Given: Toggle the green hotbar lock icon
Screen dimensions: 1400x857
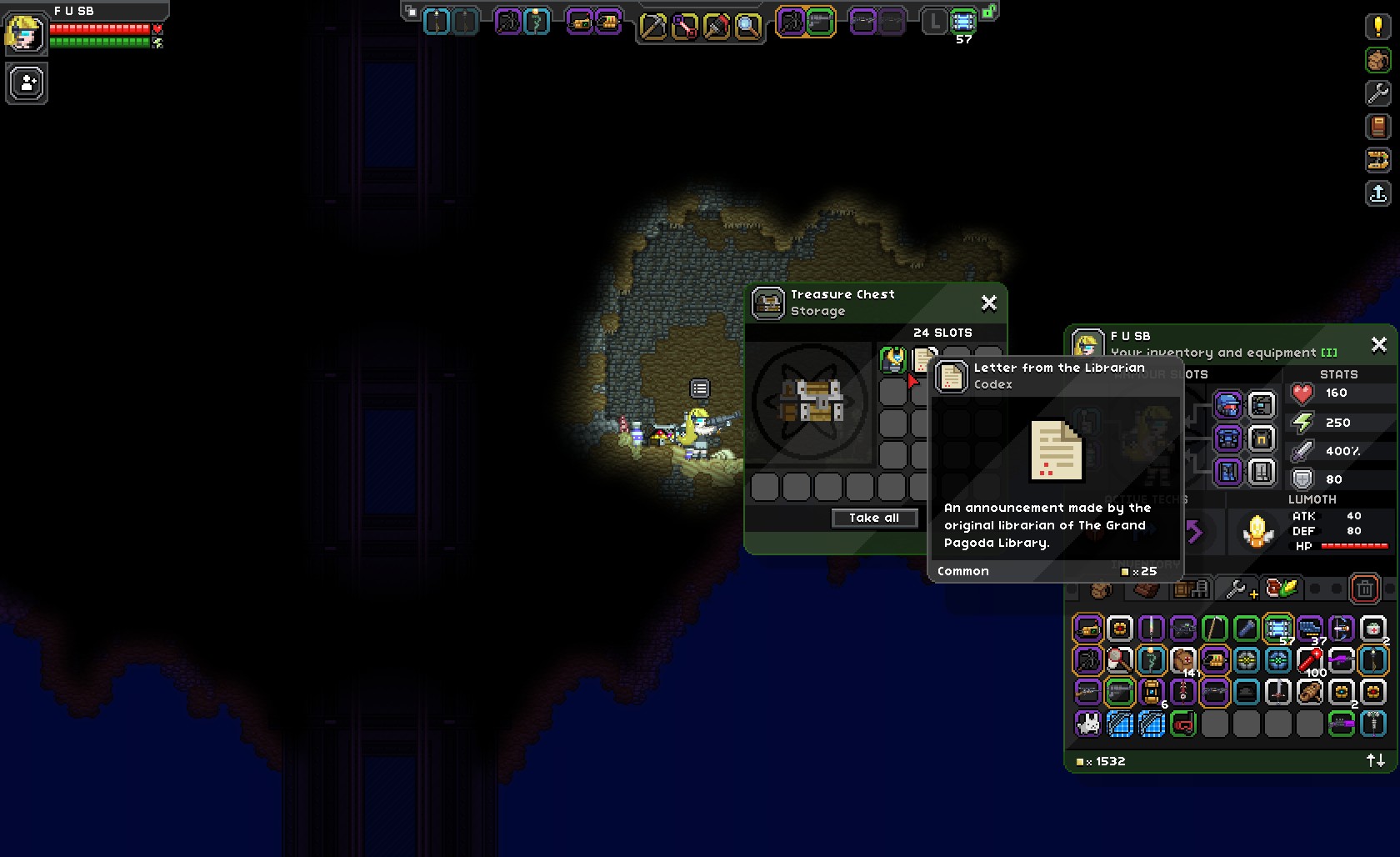Looking at the screenshot, I should point(989,12).
